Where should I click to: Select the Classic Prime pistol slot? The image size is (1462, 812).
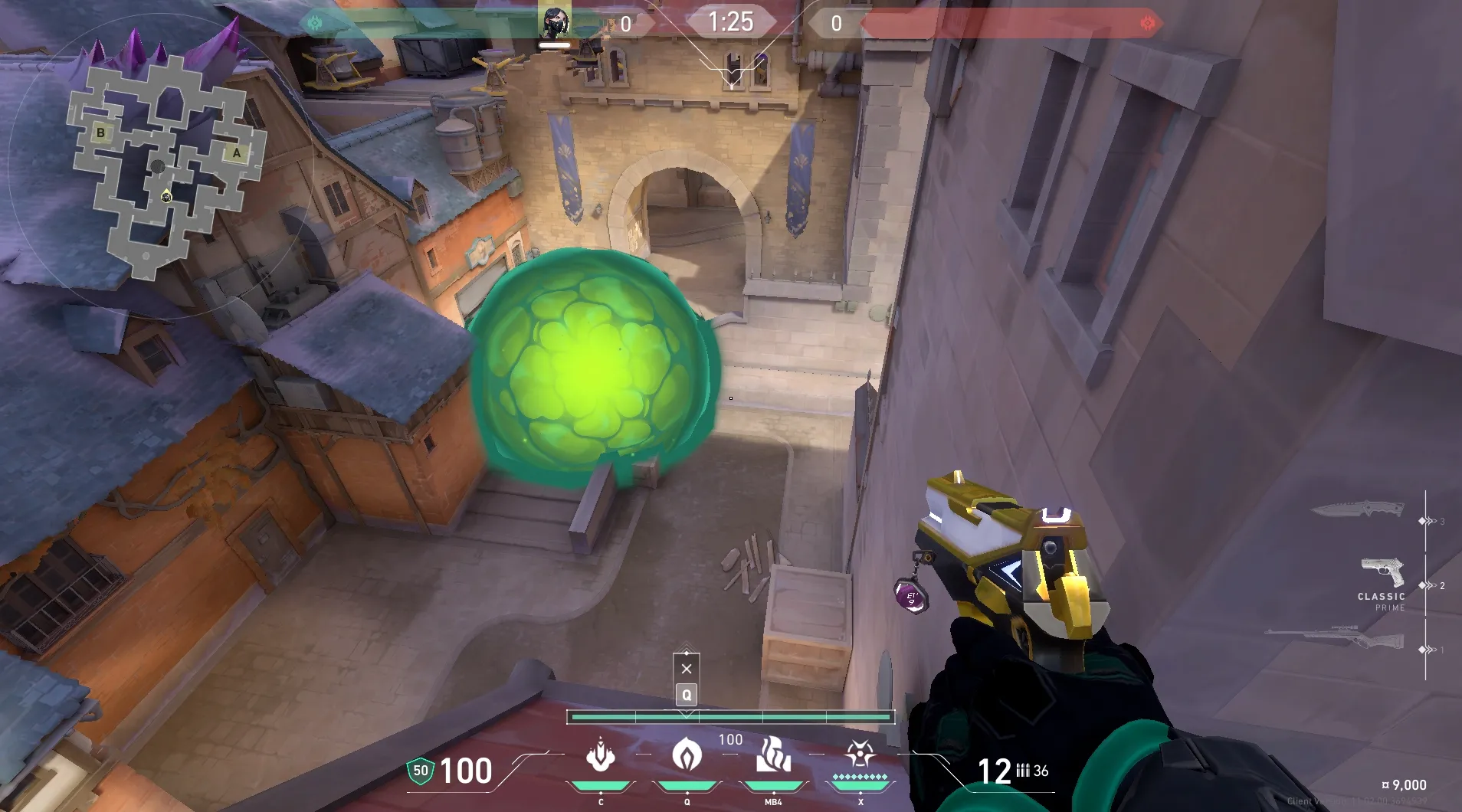tap(1382, 574)
